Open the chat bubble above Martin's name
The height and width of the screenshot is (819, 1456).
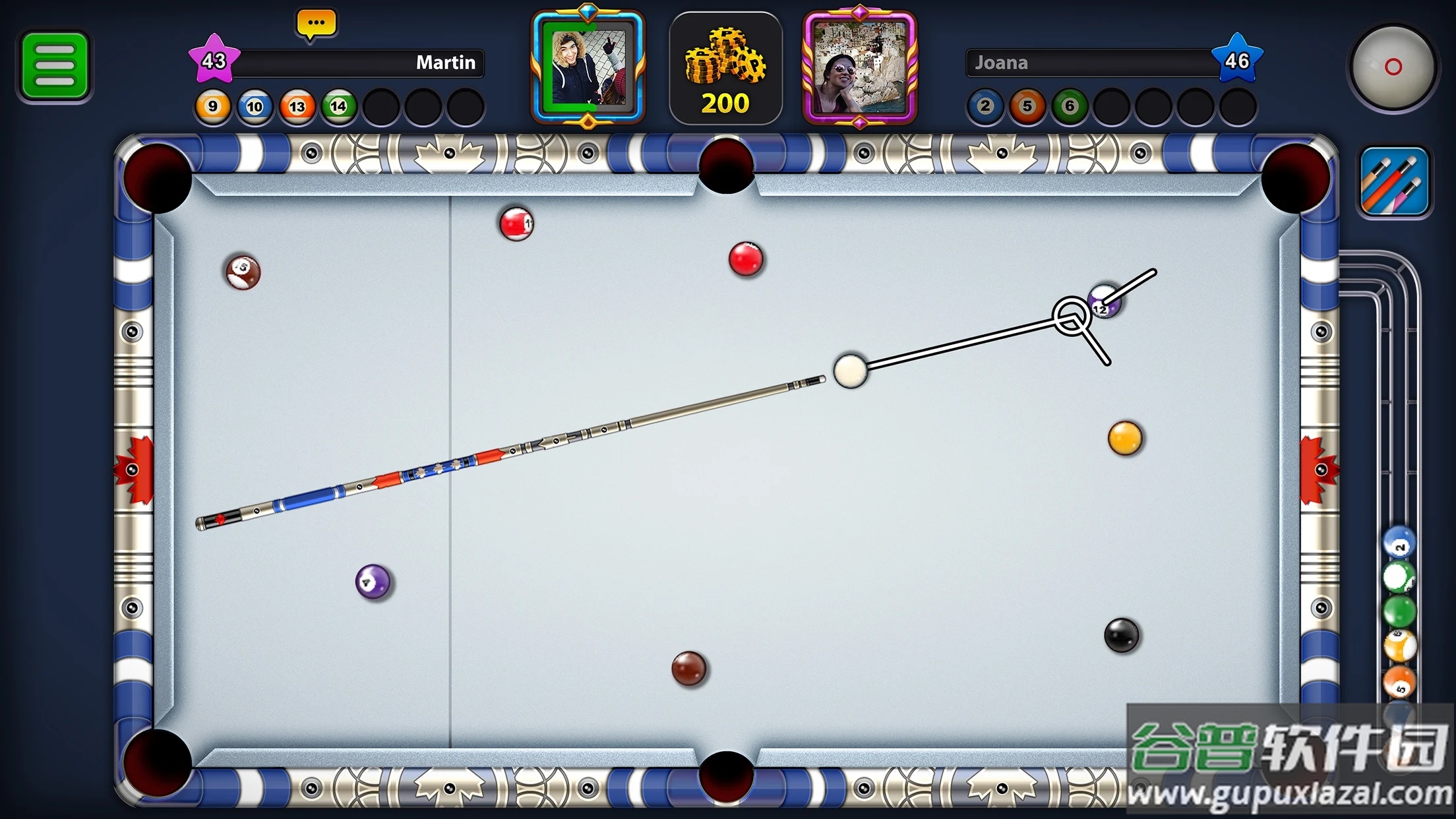coord(316,22)
